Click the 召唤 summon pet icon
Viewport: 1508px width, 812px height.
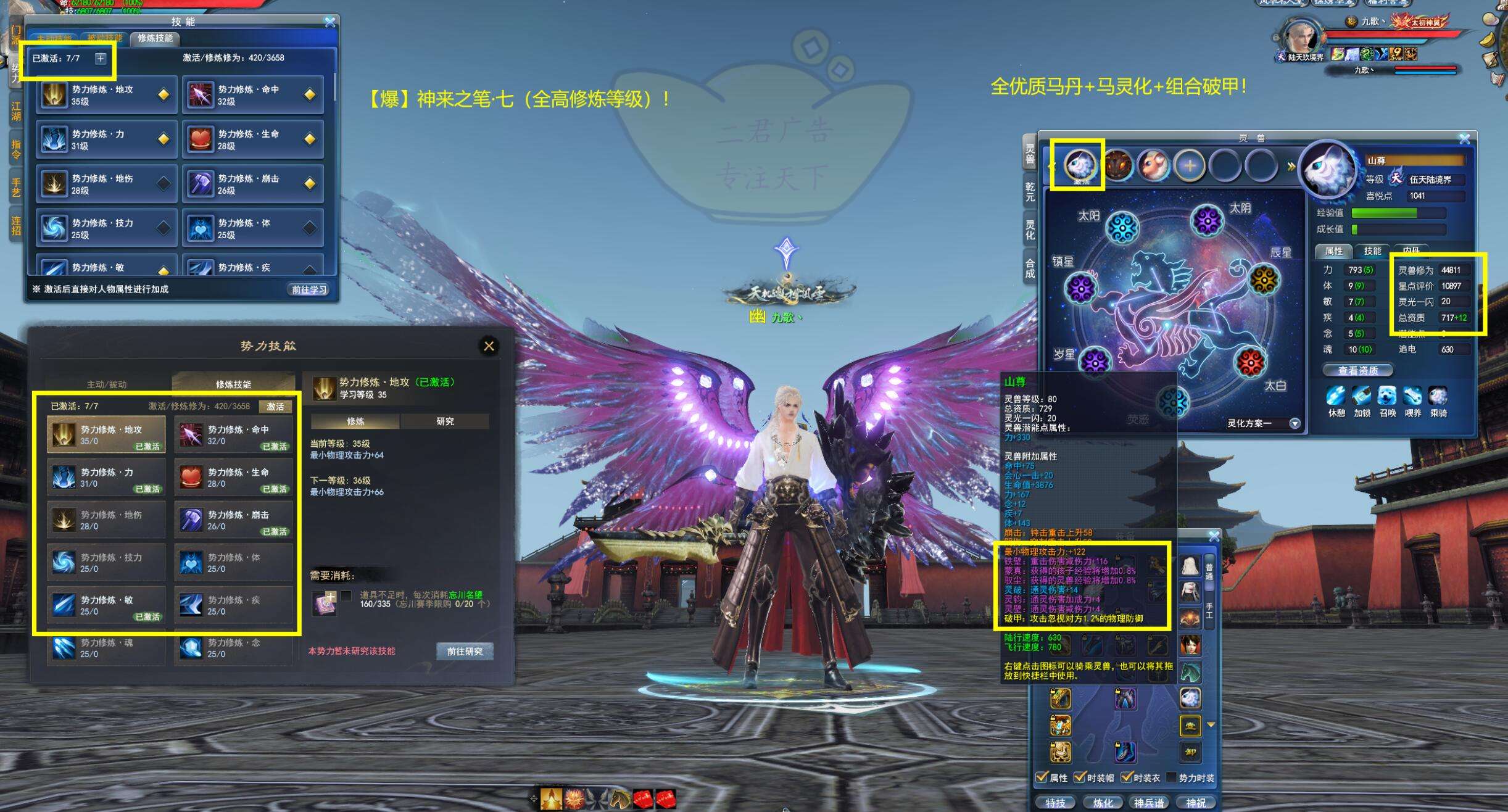pos(1387,397)
